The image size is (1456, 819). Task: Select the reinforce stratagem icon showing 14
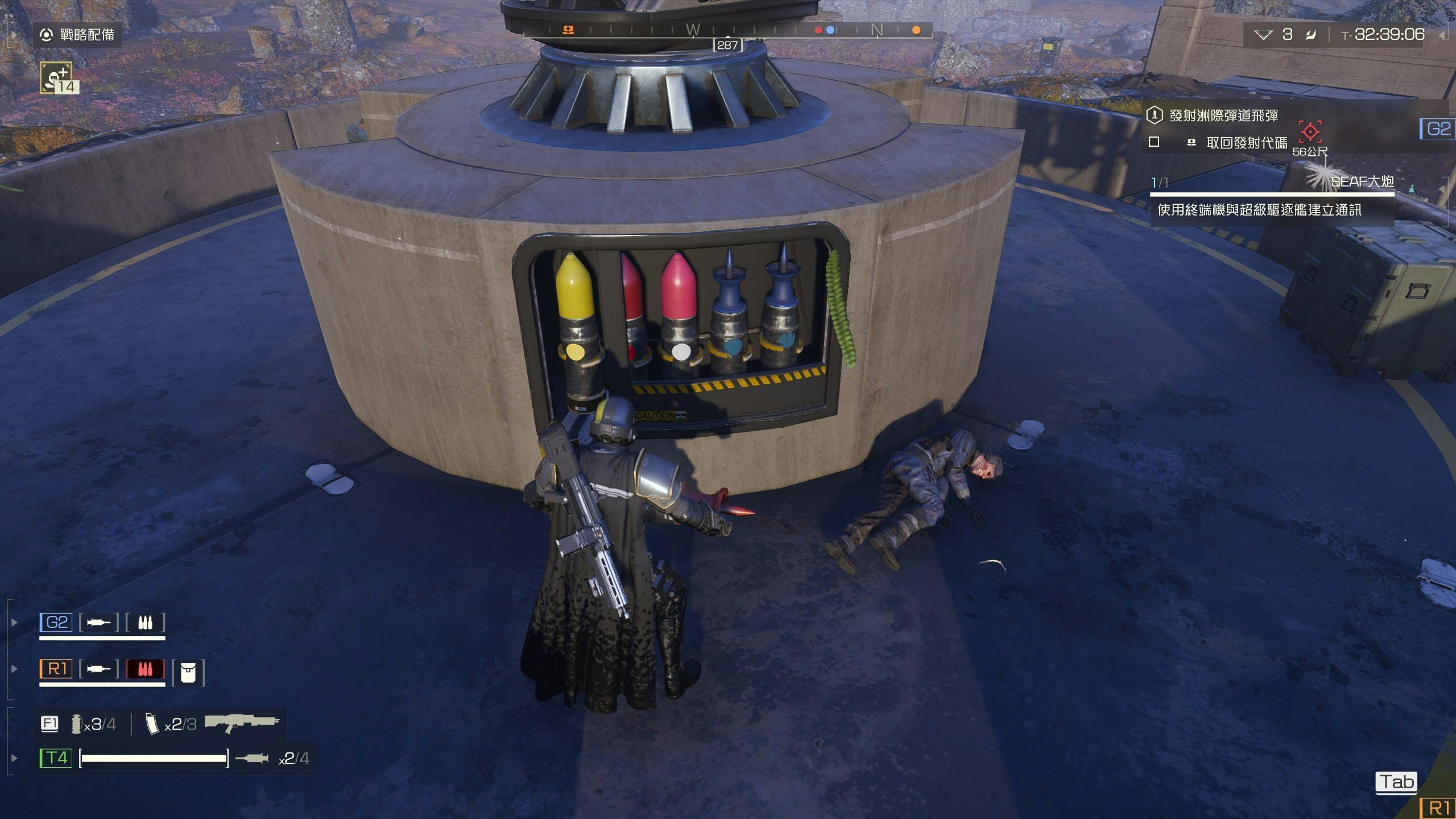pyautogui.click(x=57, y=77)
